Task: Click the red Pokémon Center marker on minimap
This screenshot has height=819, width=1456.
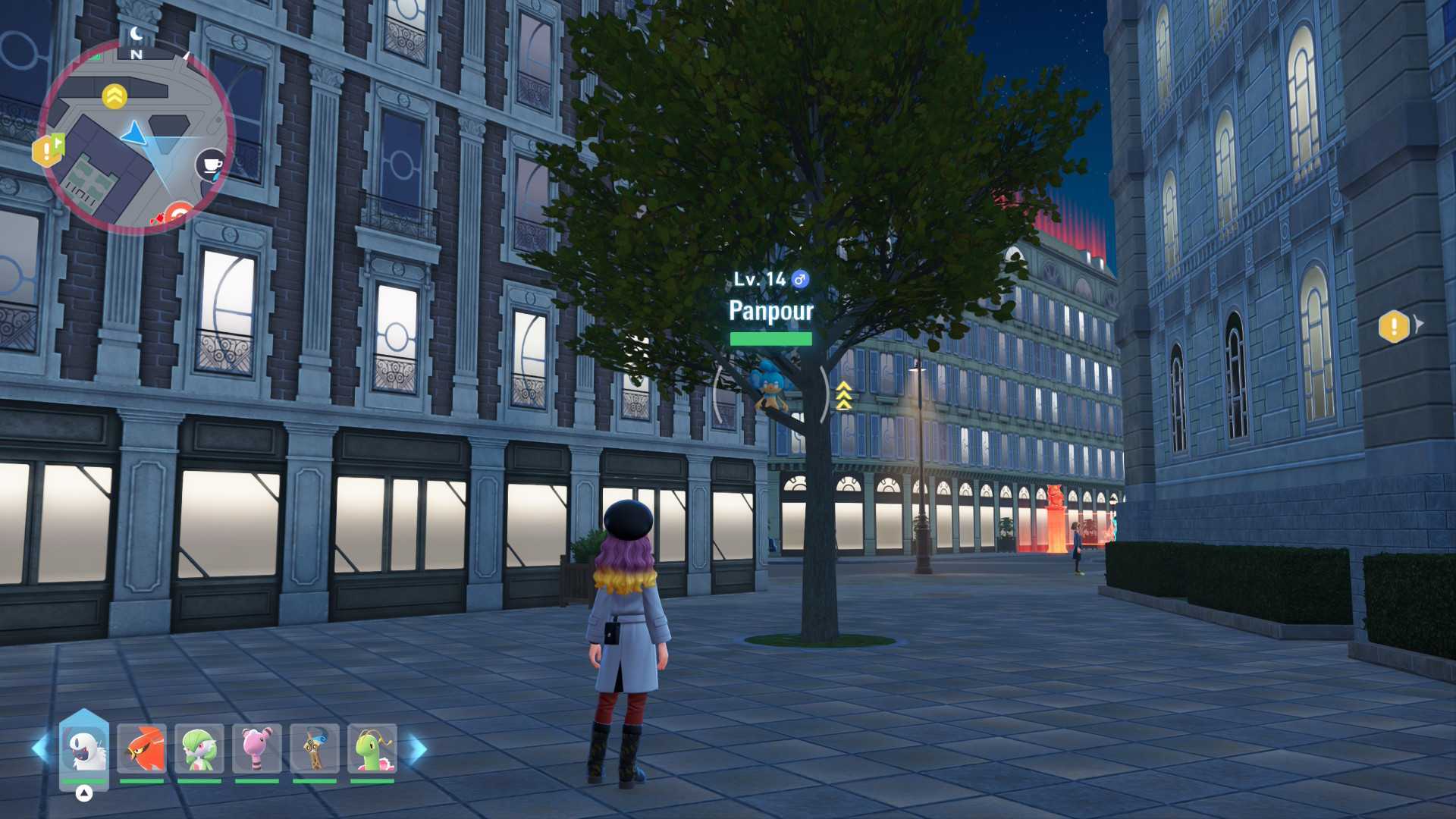Action: tap(179, 215)
